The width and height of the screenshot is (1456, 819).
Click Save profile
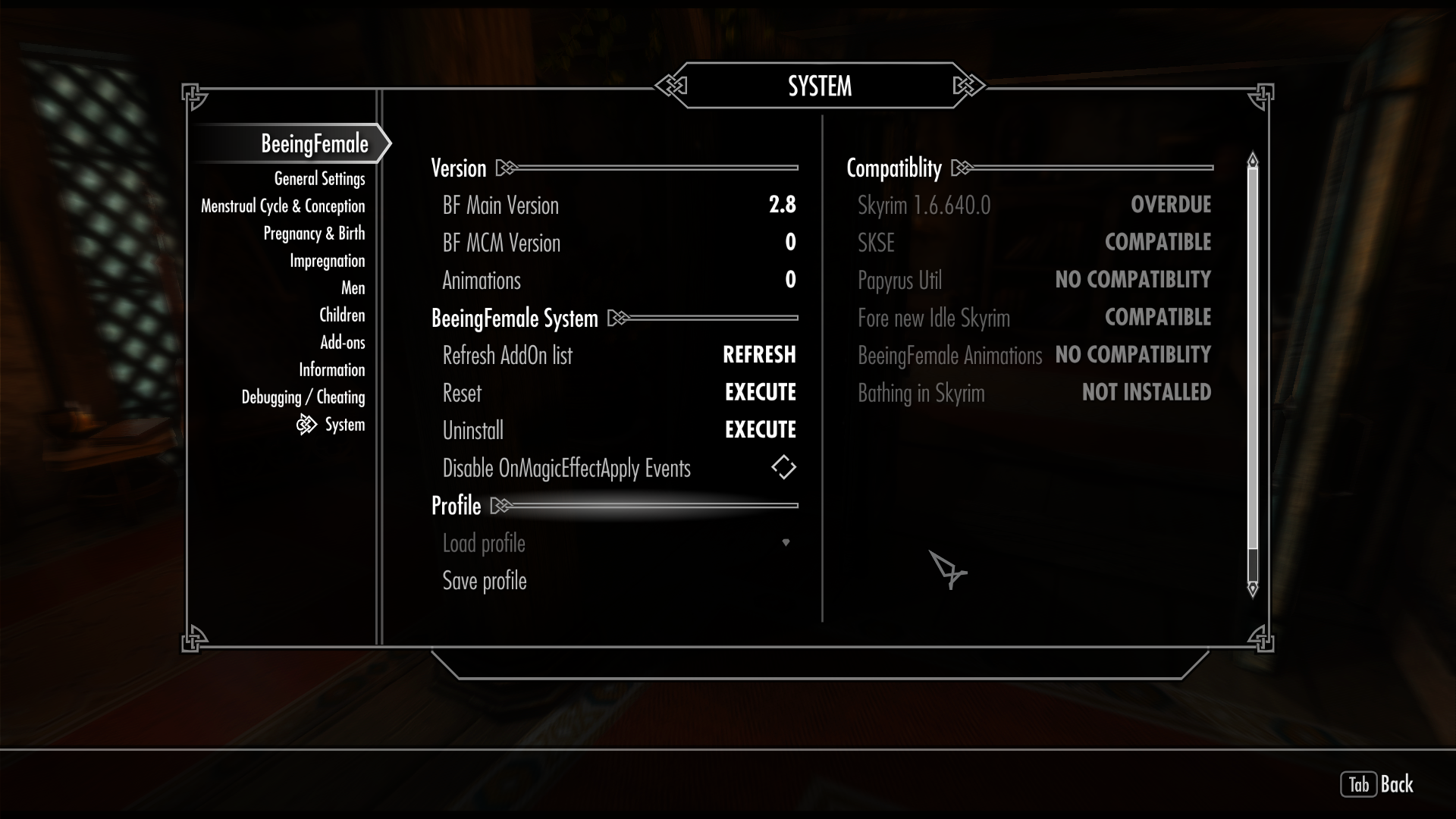click(484, 580)
